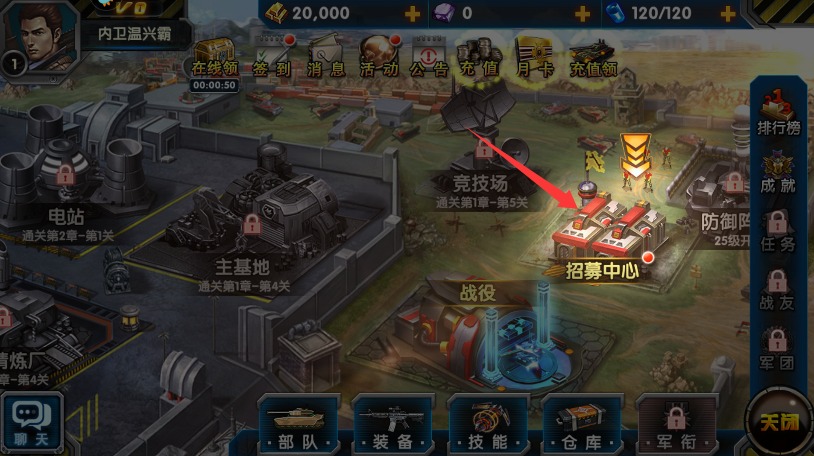This screenshot has height=456, width=814.
Task: Open the 签到 daily check-in
Action: (x=269, y=57)
